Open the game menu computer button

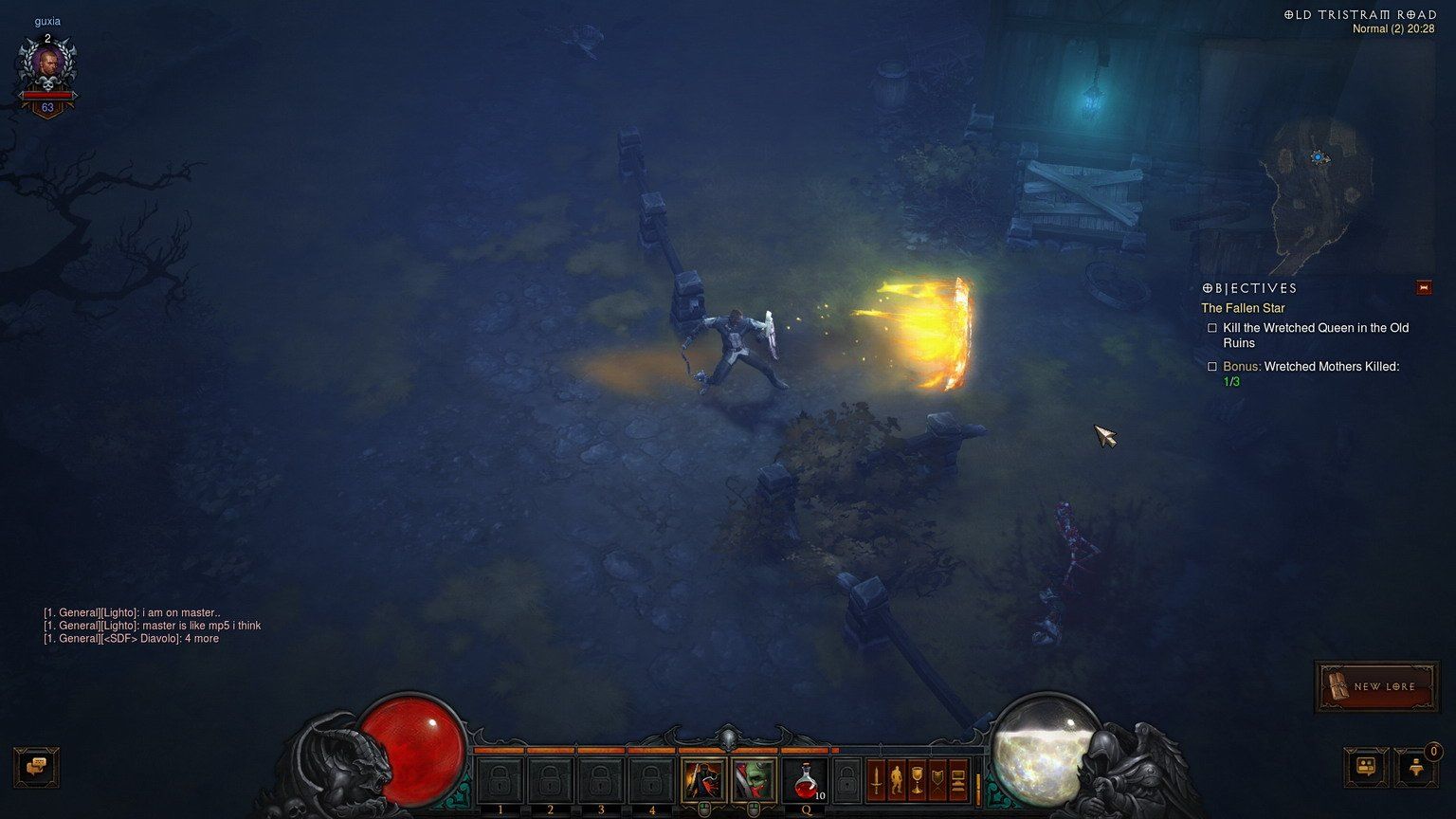tap(958, 780)
